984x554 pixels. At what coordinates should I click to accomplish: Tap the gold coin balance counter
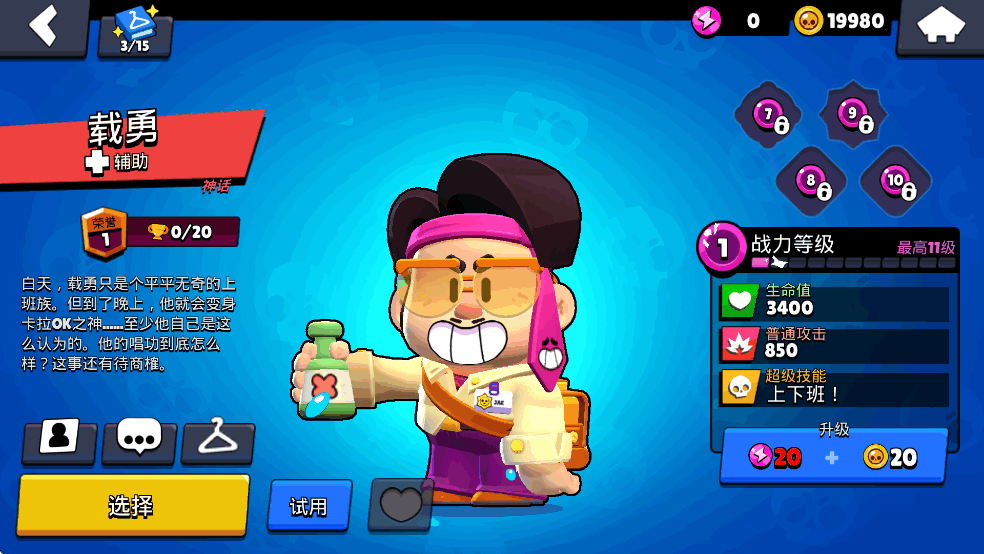coord(841,21)
